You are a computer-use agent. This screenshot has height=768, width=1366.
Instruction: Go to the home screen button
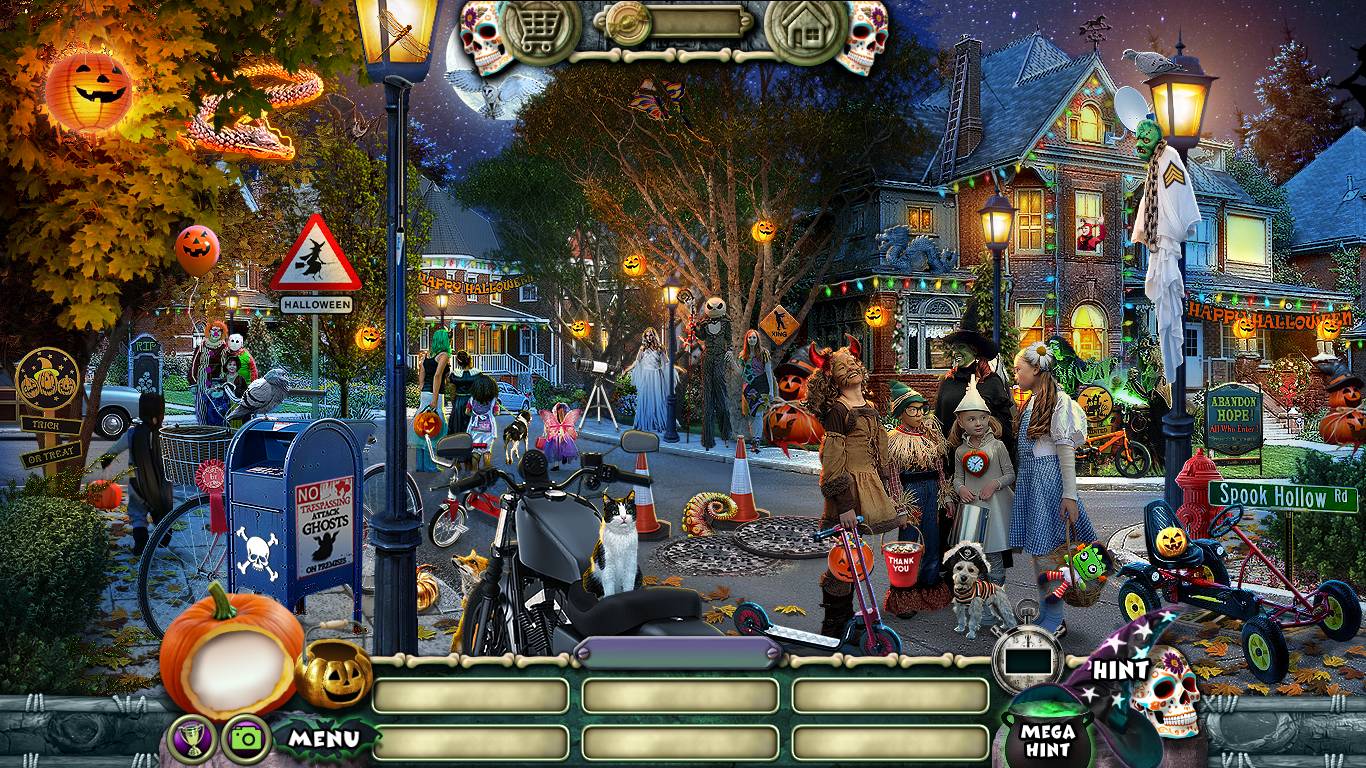(x=806, y=32)
